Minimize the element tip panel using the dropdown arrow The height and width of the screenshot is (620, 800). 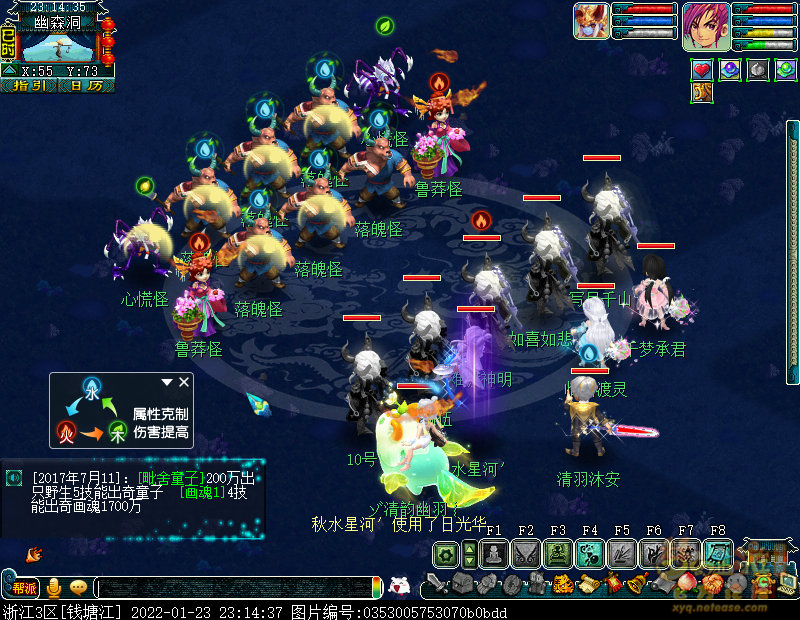click(168, 382)
